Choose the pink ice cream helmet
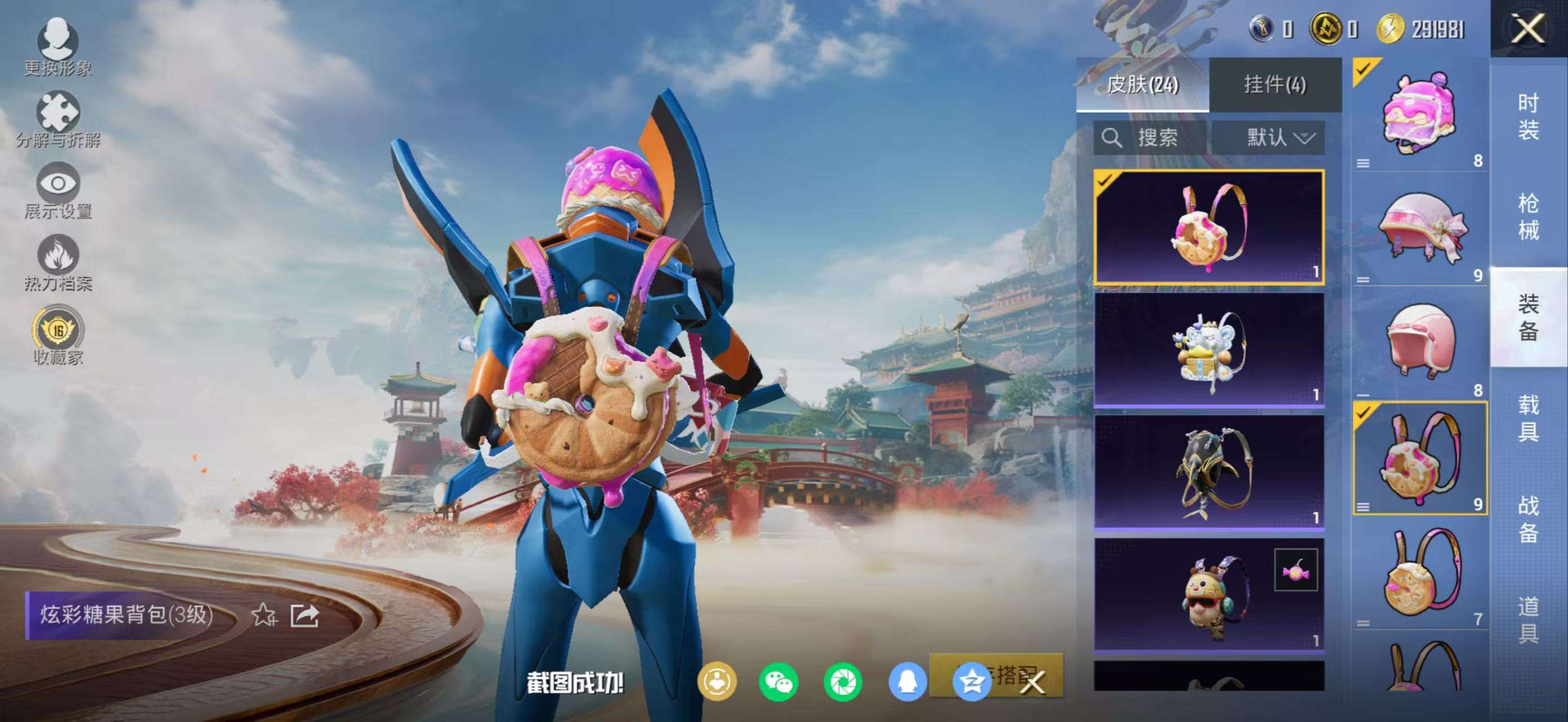Image resolution: width=1568 pixels, height=722 pixels. tap(1420, 115)
